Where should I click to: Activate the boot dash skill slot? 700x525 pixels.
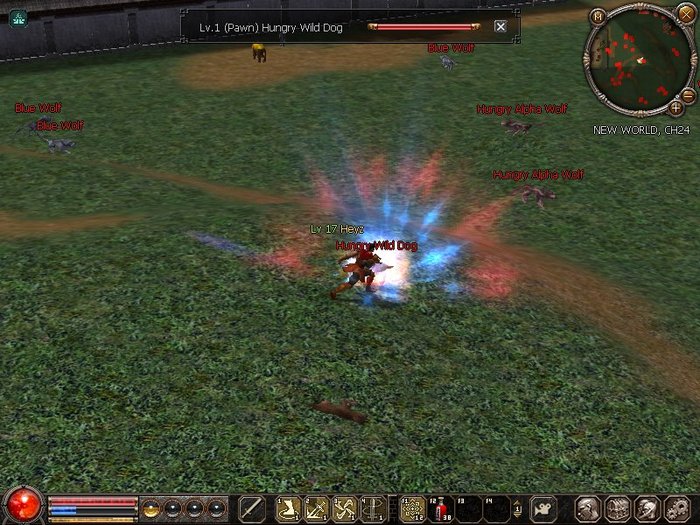point(289,508)
